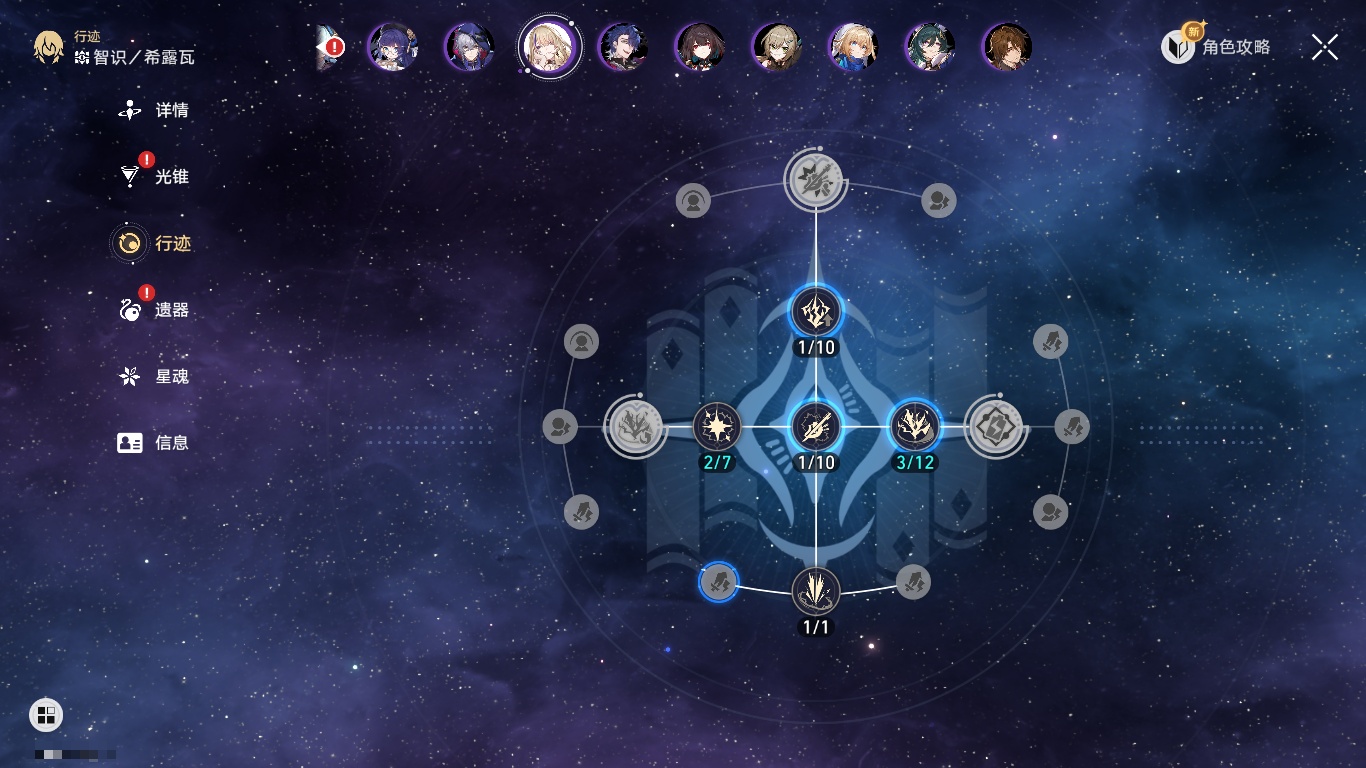Open the four-square grid menu button
The height and width of the screenshot is (768, 1366).
pos(46,715)
